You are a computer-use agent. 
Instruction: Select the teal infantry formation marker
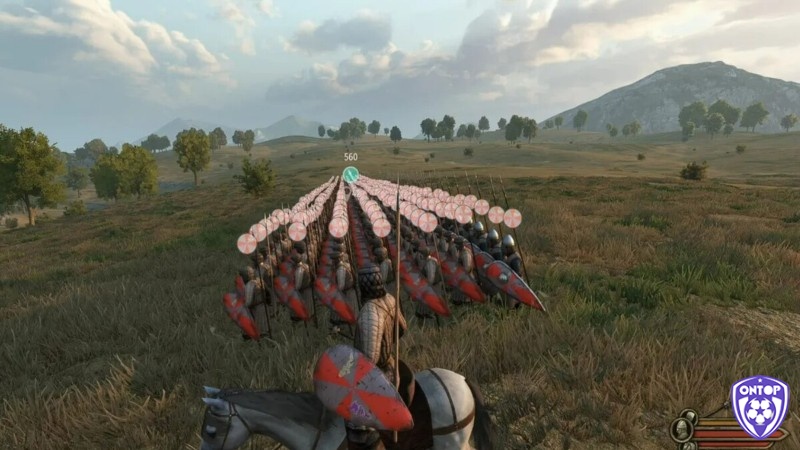pyautogui.click(x=350, y=174)
